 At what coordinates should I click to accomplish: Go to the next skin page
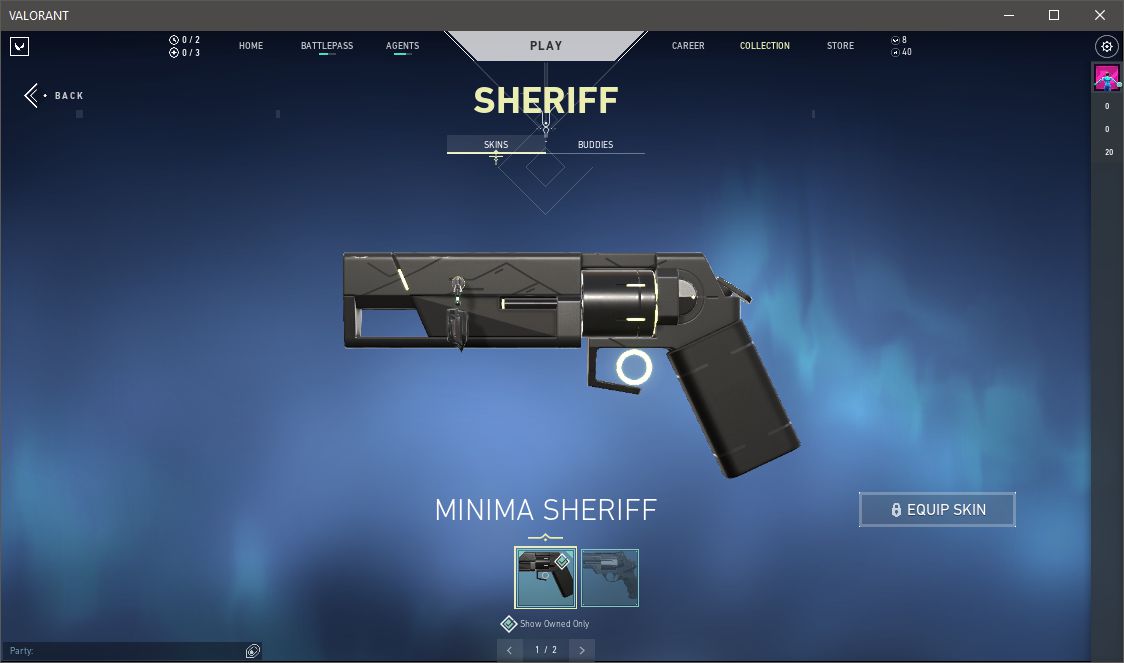(x=582, y=650)
